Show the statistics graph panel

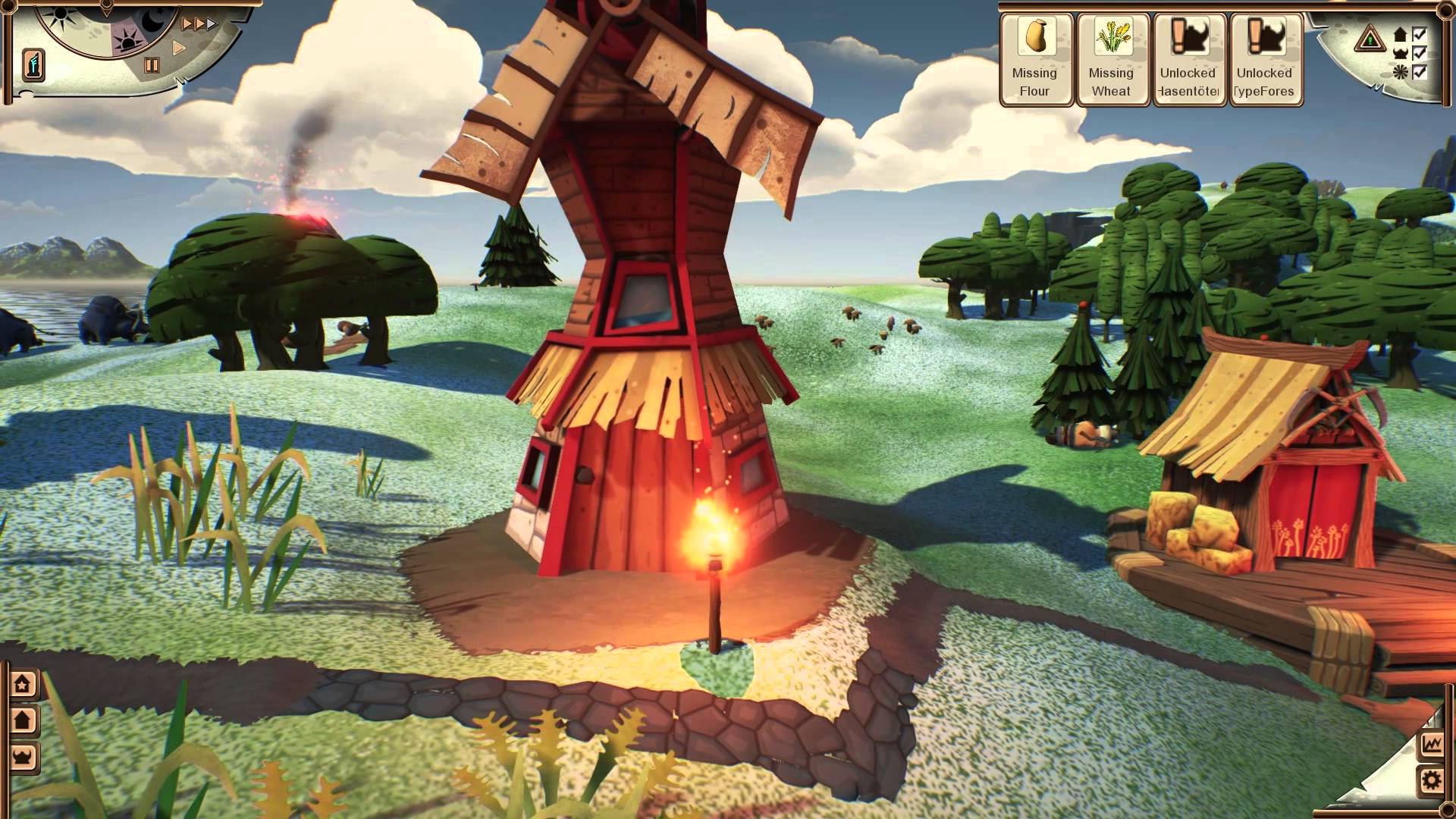[x=1432, y=744]
